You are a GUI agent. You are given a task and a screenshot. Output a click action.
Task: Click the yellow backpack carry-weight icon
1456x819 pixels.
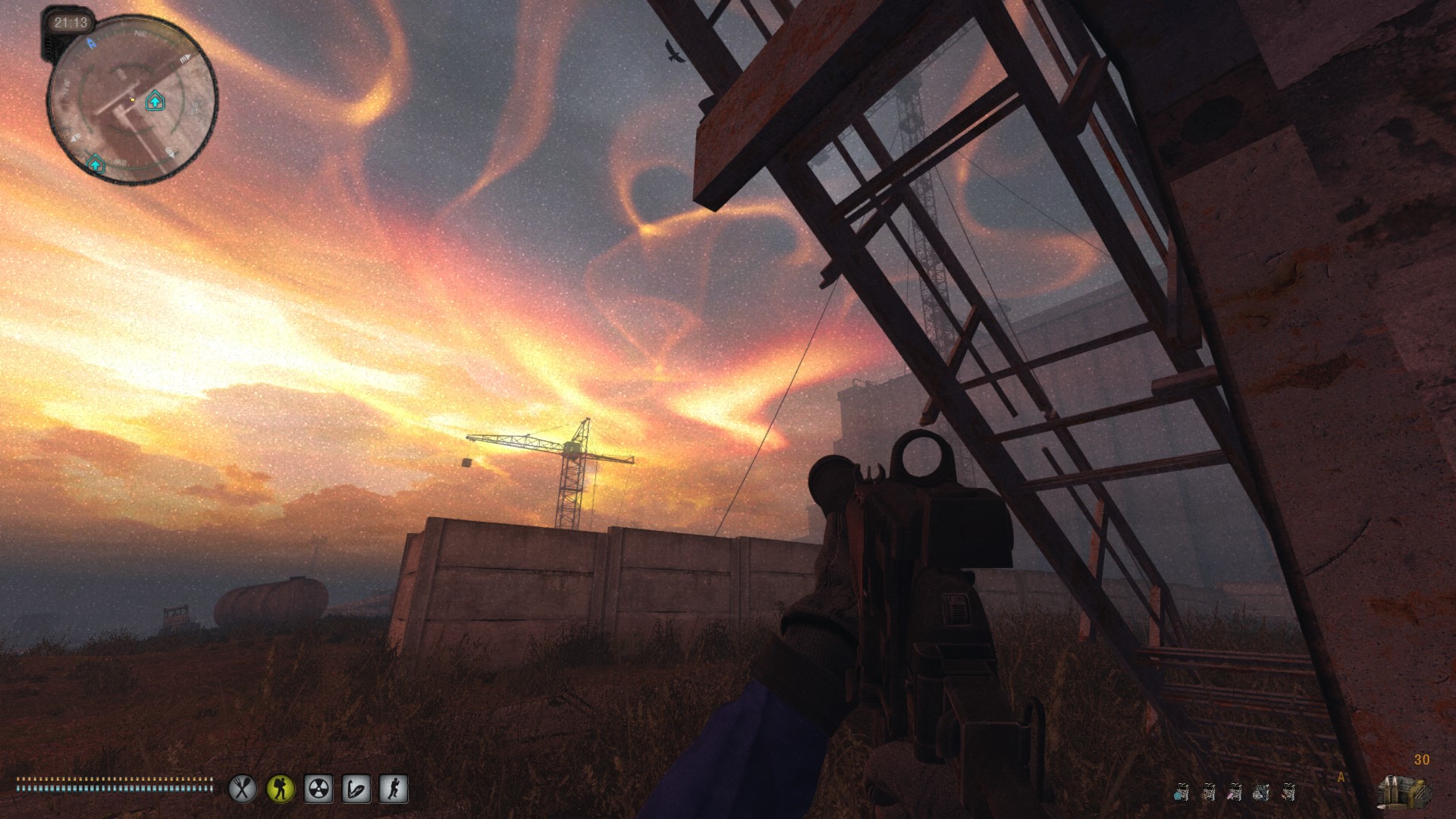click(281, 789)
